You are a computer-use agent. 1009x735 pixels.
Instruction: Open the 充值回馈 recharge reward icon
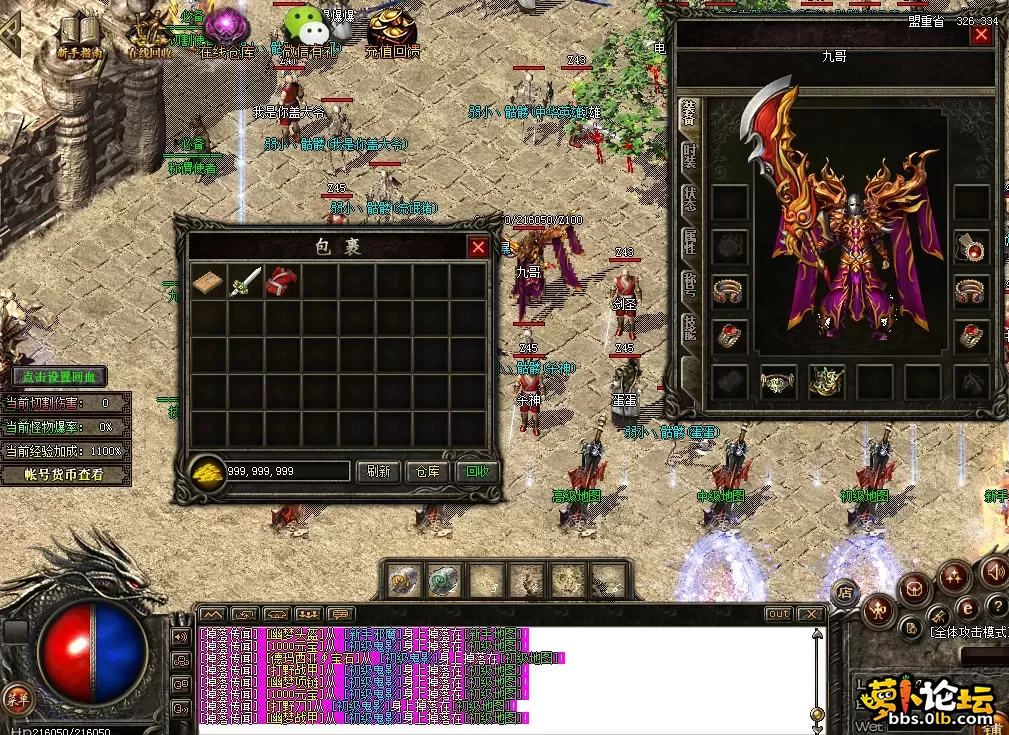coord(392,32)
